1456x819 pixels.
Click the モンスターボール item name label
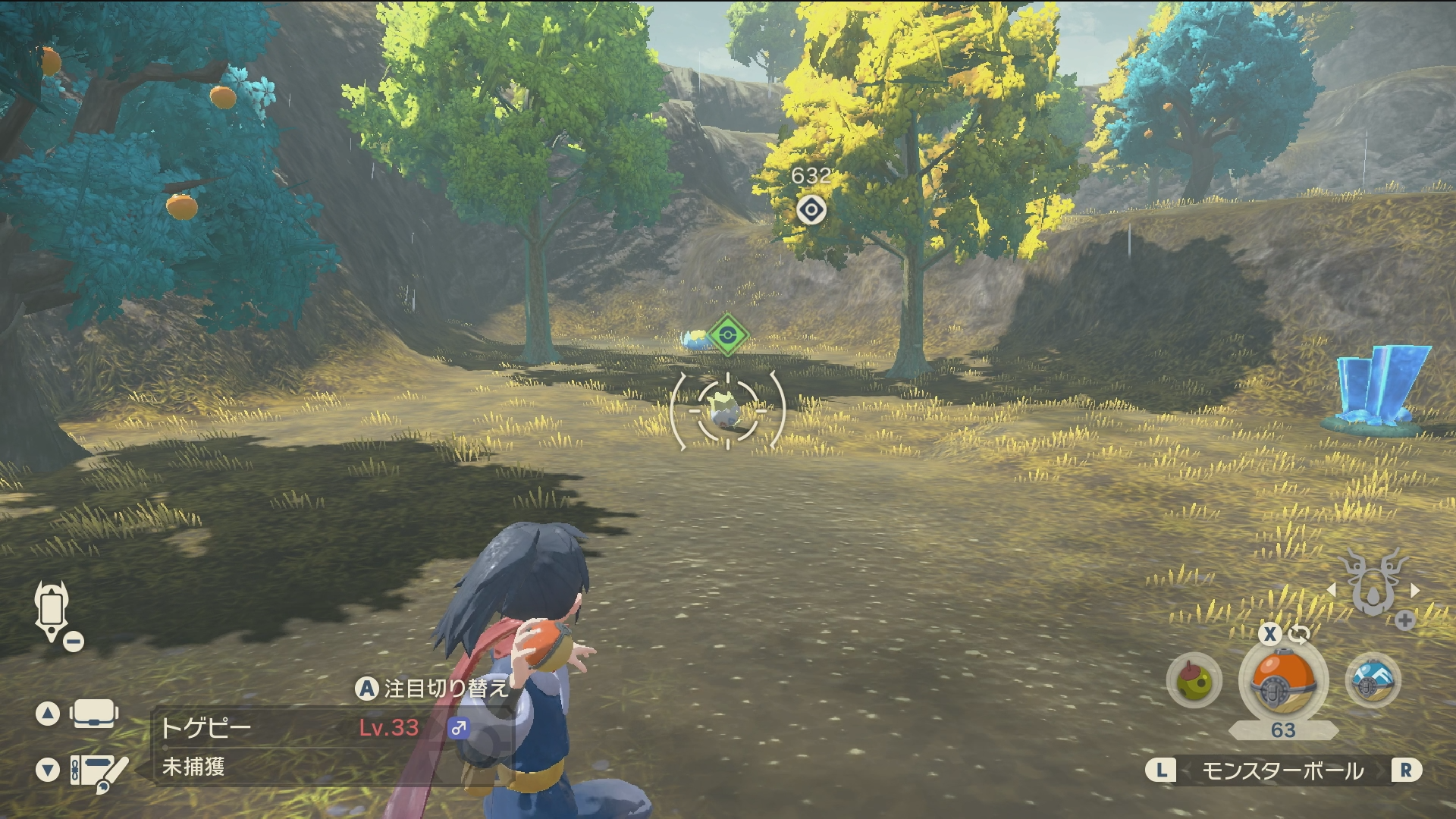click(x=1283, y=770)
